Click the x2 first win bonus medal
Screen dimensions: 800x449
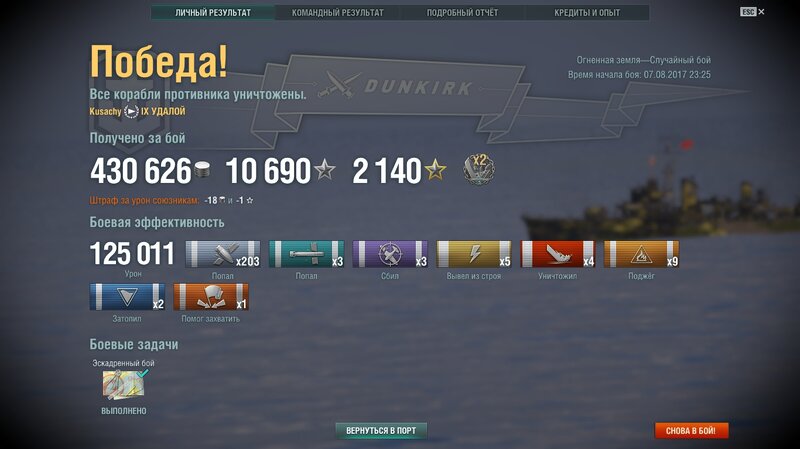tap(478, 169)
